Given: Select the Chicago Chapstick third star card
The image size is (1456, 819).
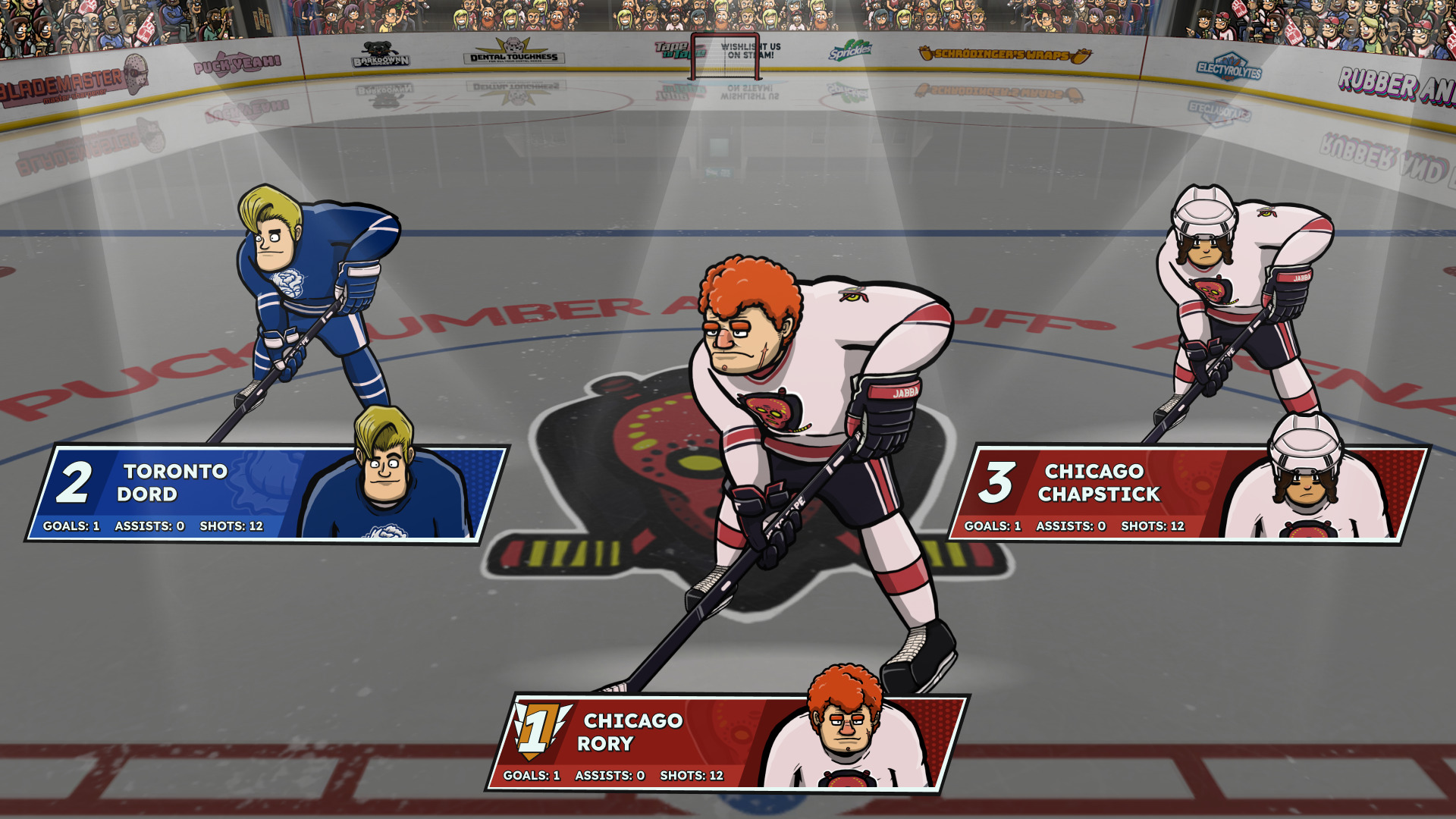Looking at the screenshot, I should coord(1188,493).
